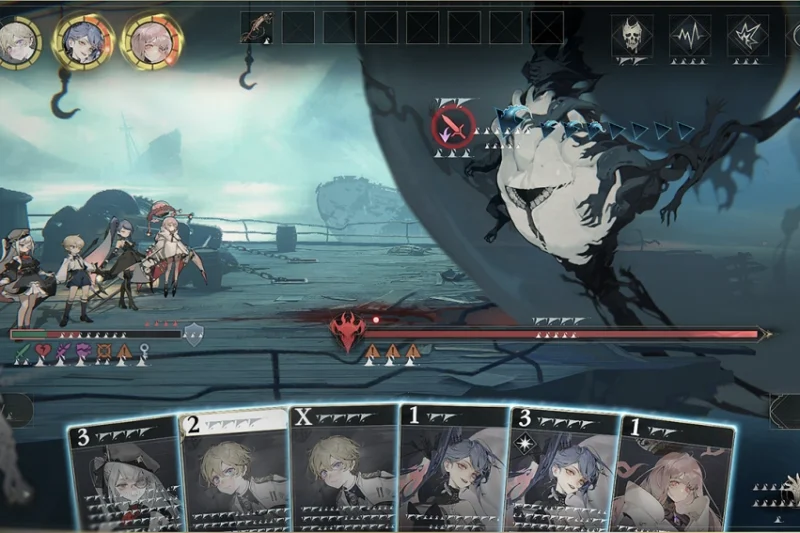This screenshot has height=533, width=800.
Task: Select the blonde character portrait
Action: tap(19, 40)
